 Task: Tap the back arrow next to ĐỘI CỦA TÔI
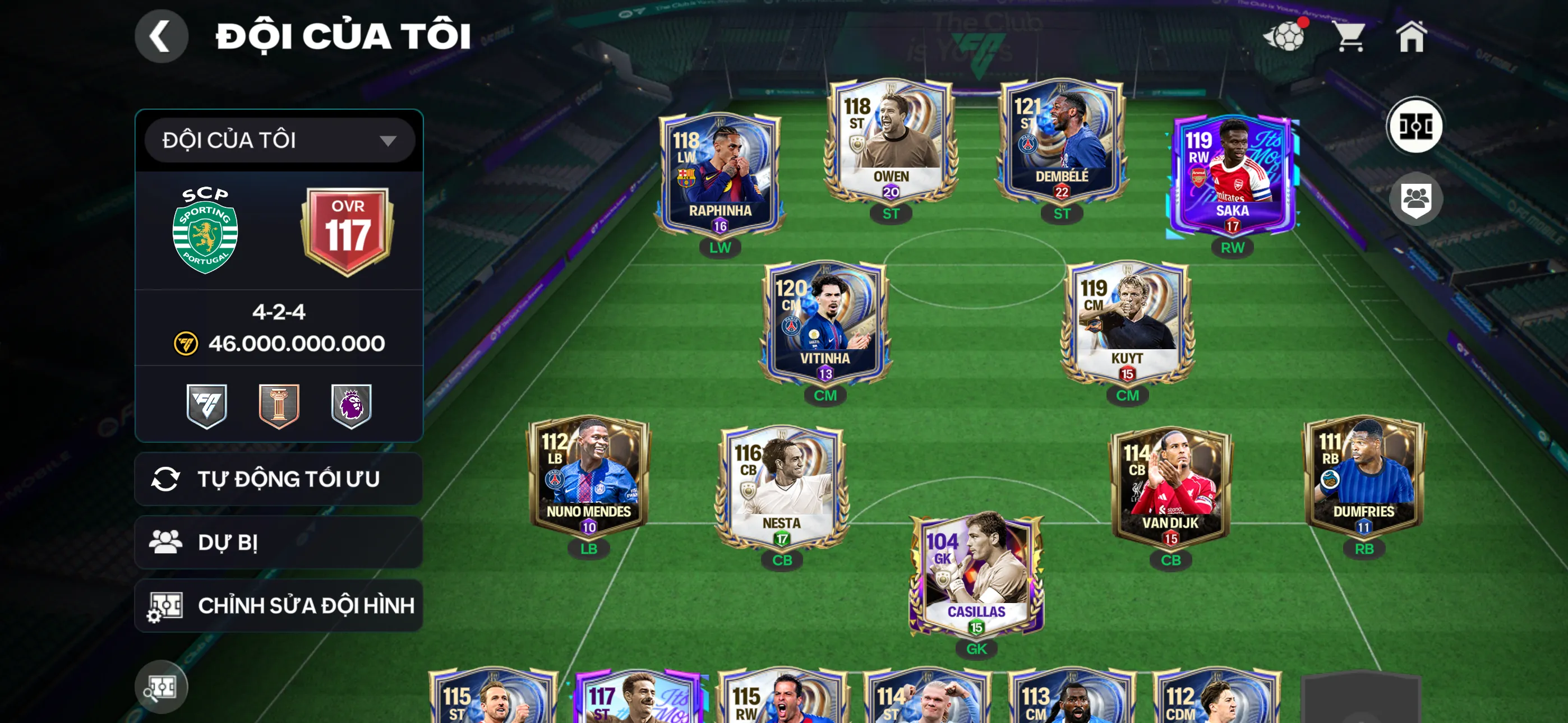[x=161, y=36]
